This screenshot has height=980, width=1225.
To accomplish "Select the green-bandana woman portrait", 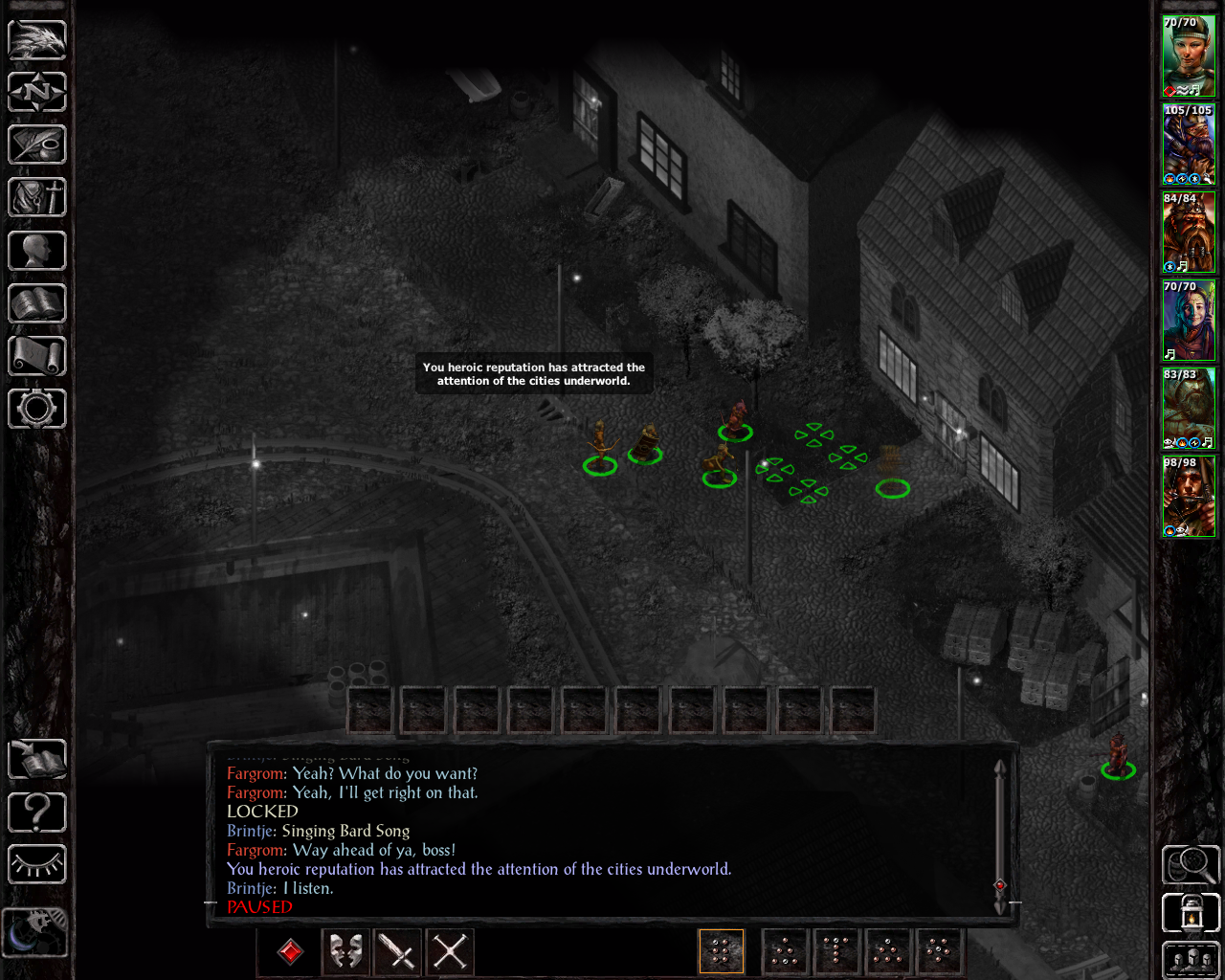I will click(1189, 56).
